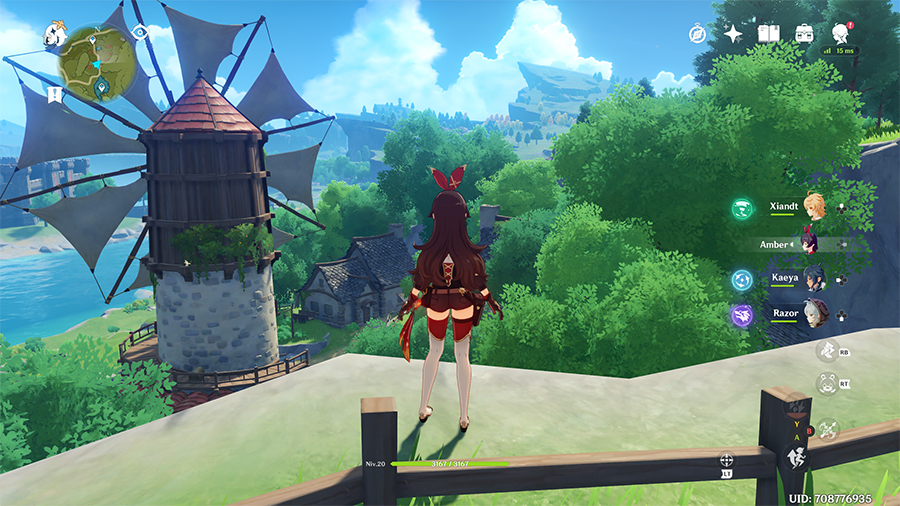Toggle the elemental sight eye icon
The image size is (900, 506).
point(139,33)
